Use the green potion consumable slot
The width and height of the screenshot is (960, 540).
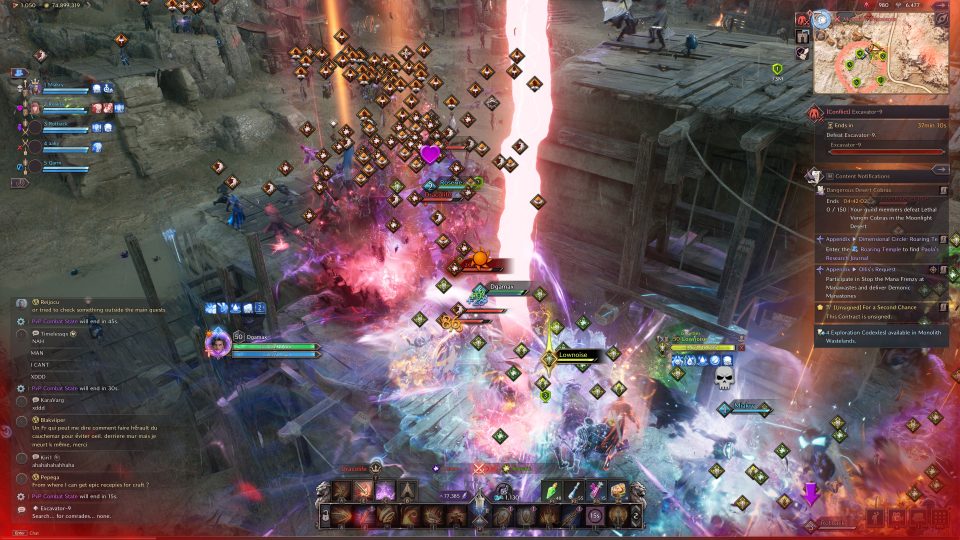(x=553, y=491)
